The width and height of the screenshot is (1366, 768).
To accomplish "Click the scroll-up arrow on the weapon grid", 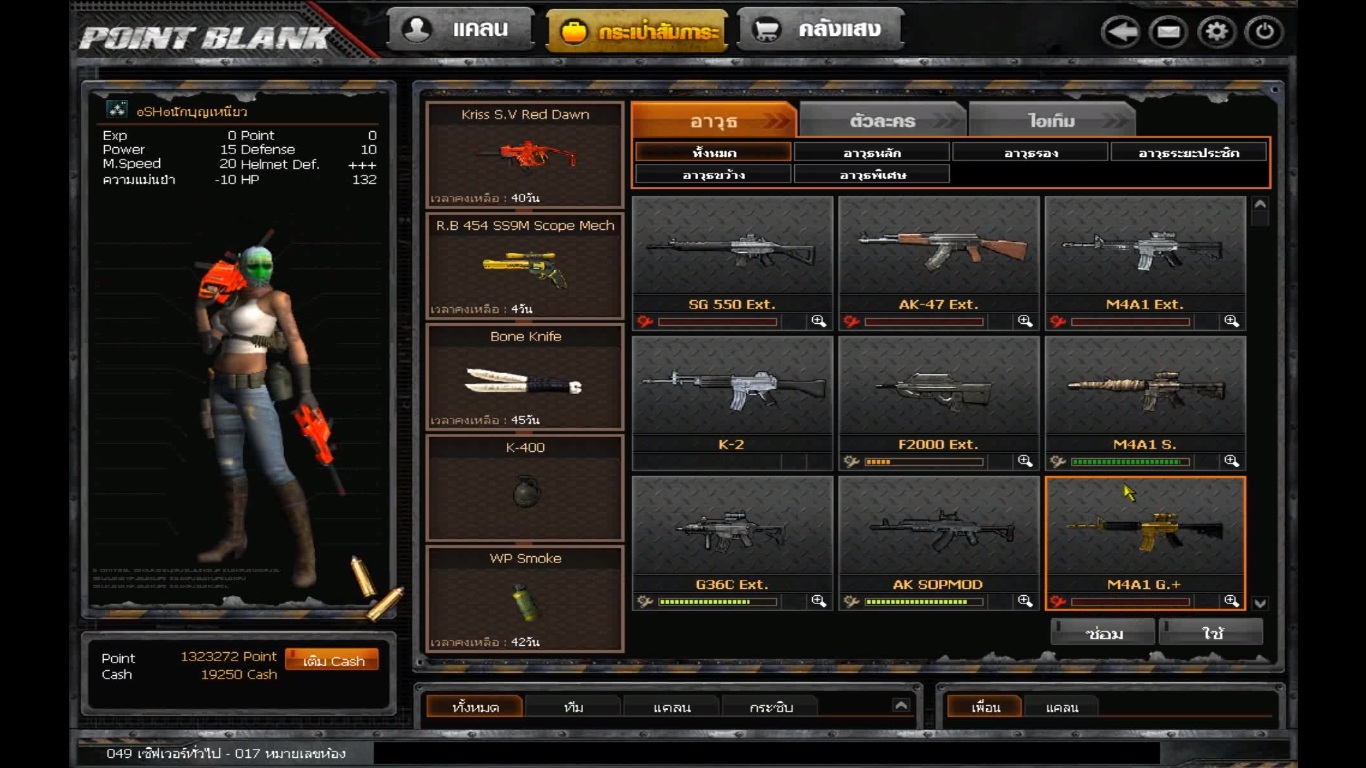I will [x=1259, y=206].
